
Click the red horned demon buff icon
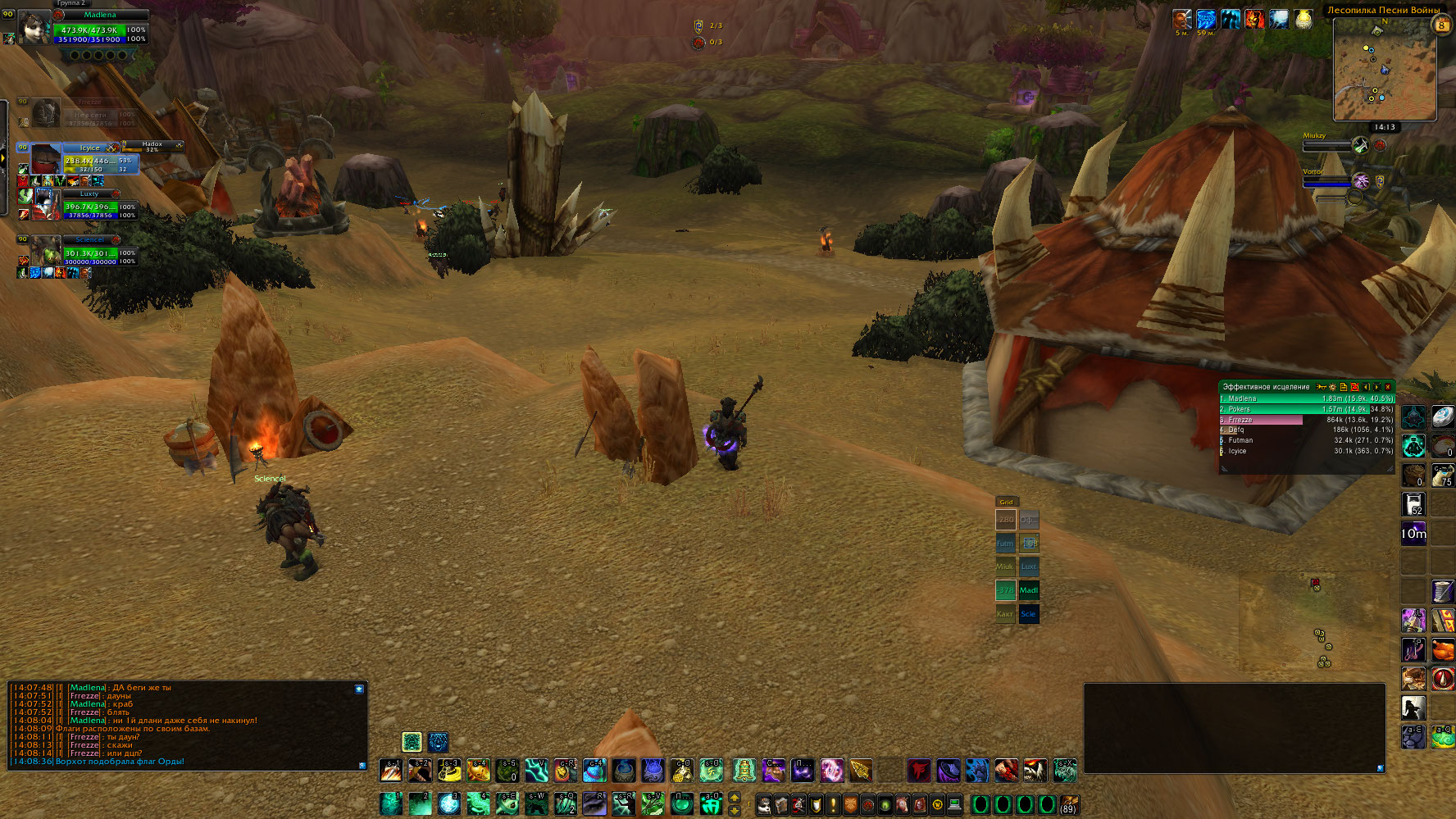[x=1254, y=20]
